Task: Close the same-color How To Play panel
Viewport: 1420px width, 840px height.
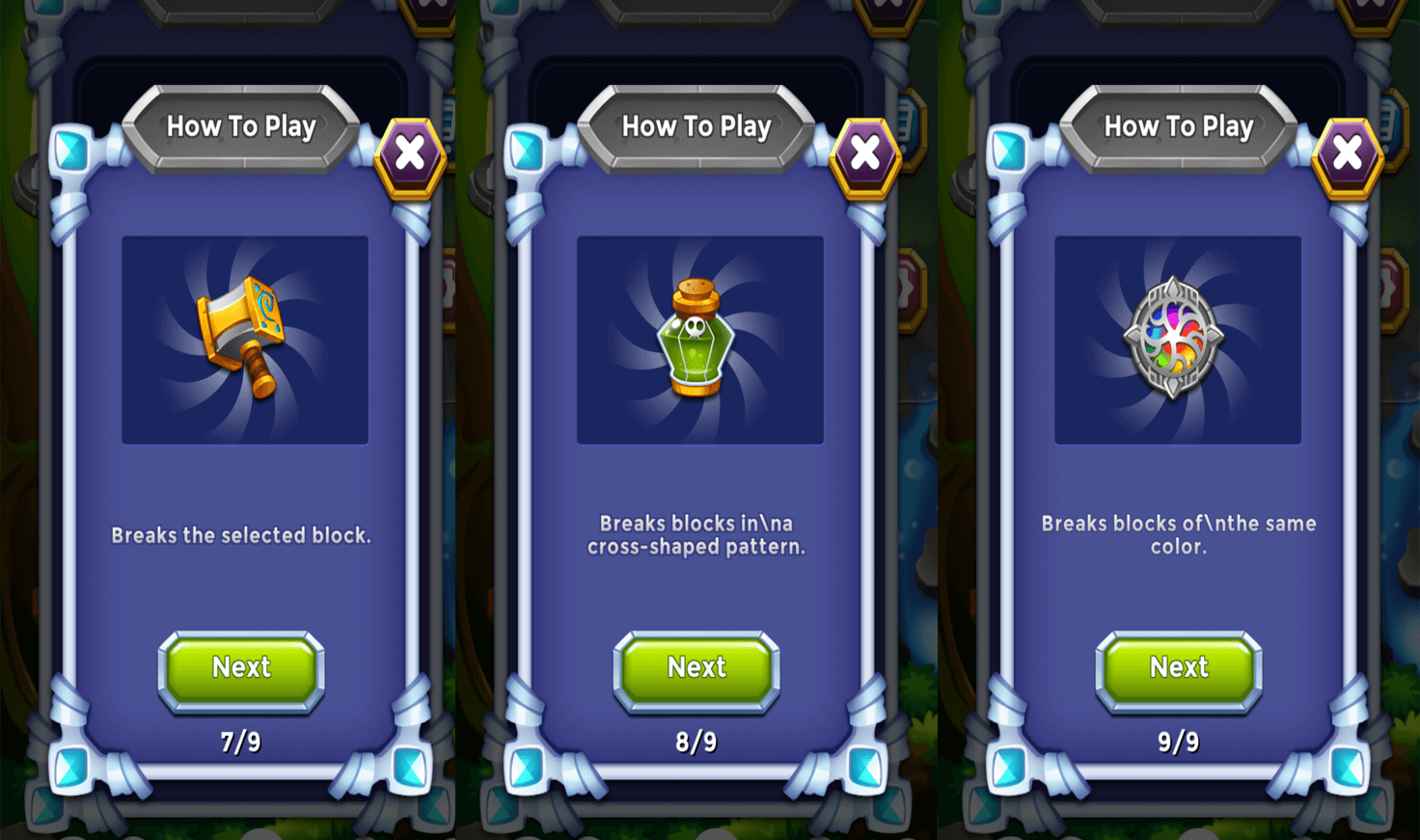Action: [1348, 154]
